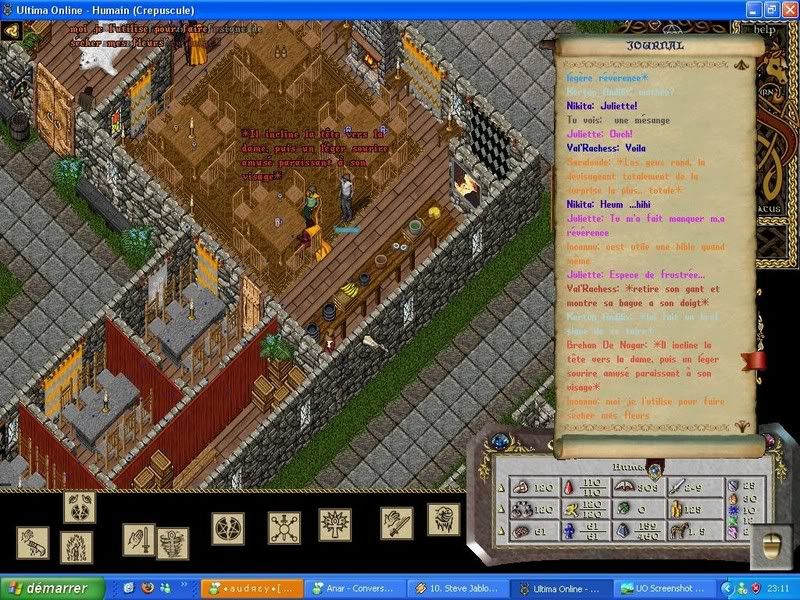This screenshot has height=600, width=800.
Task: Activate the hand-and-sword ability icon
Action: point(140,540)
